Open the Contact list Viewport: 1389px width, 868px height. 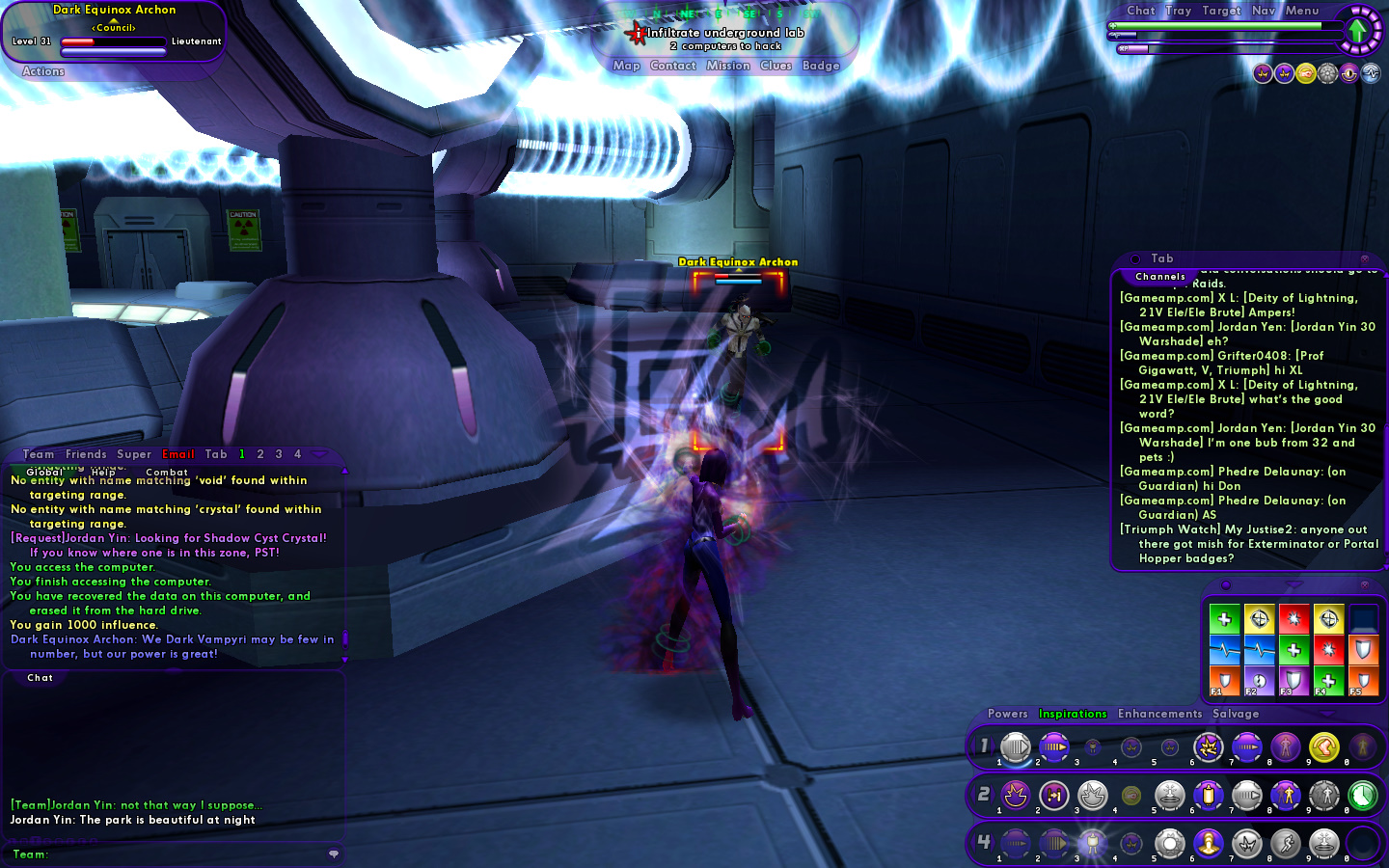(672, 66)
